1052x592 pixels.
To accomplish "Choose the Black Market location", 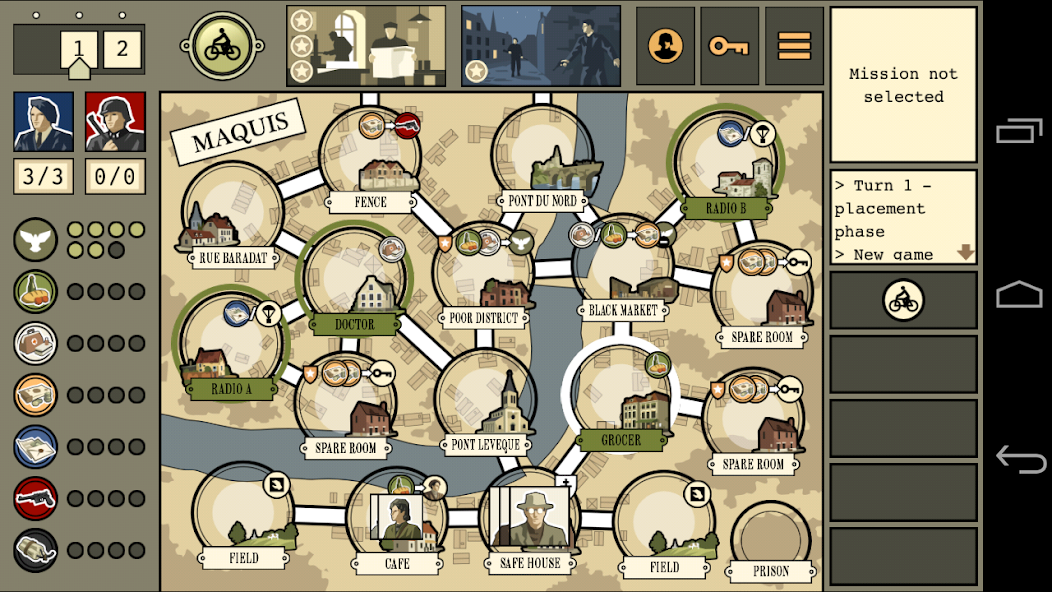I will [623, 270].
